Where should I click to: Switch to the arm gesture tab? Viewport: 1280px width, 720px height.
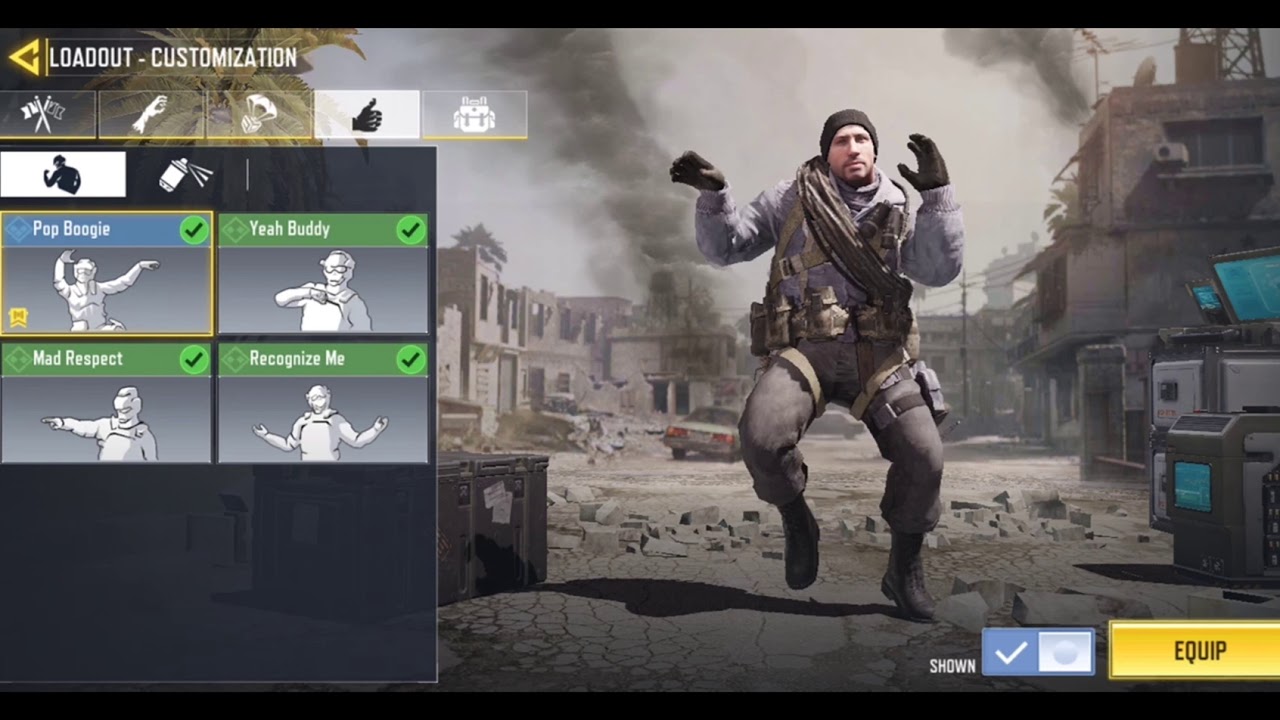[x=152, y=114]
